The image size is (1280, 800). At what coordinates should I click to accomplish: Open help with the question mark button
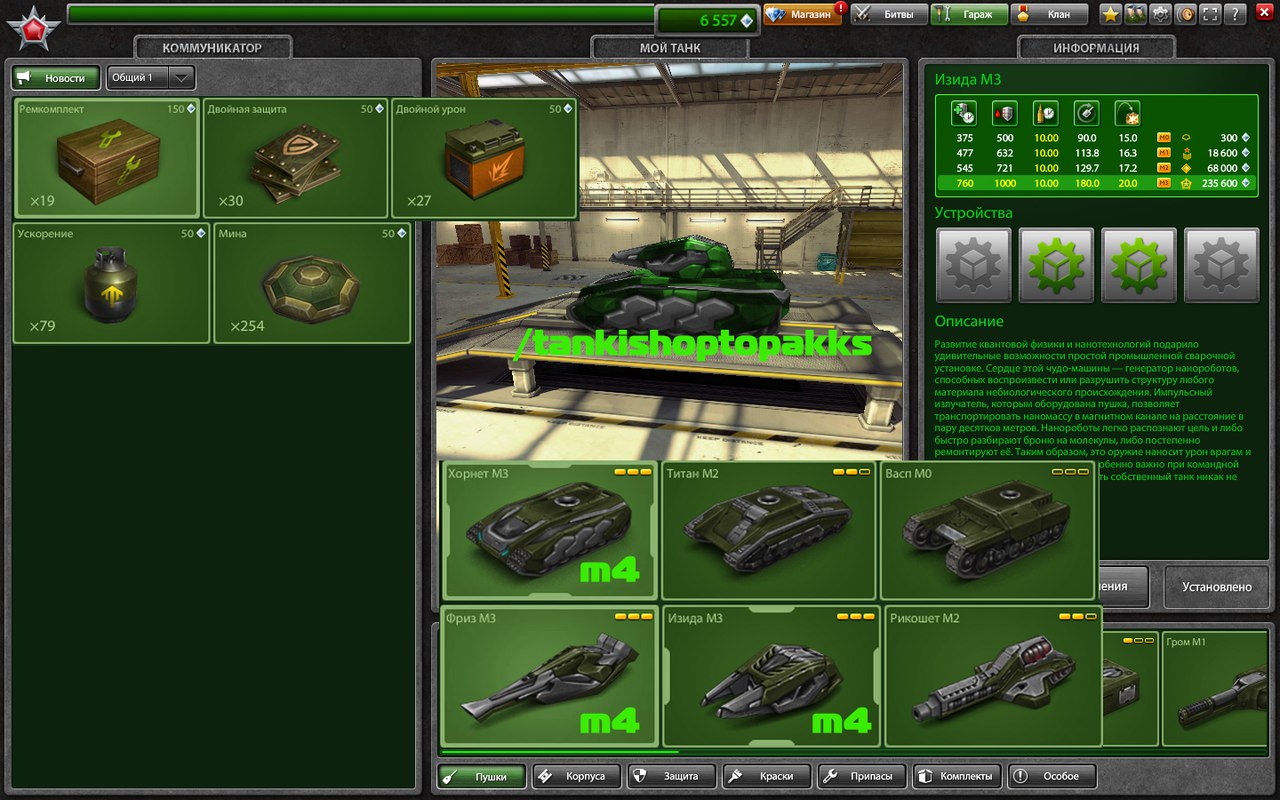point(1235,15)
